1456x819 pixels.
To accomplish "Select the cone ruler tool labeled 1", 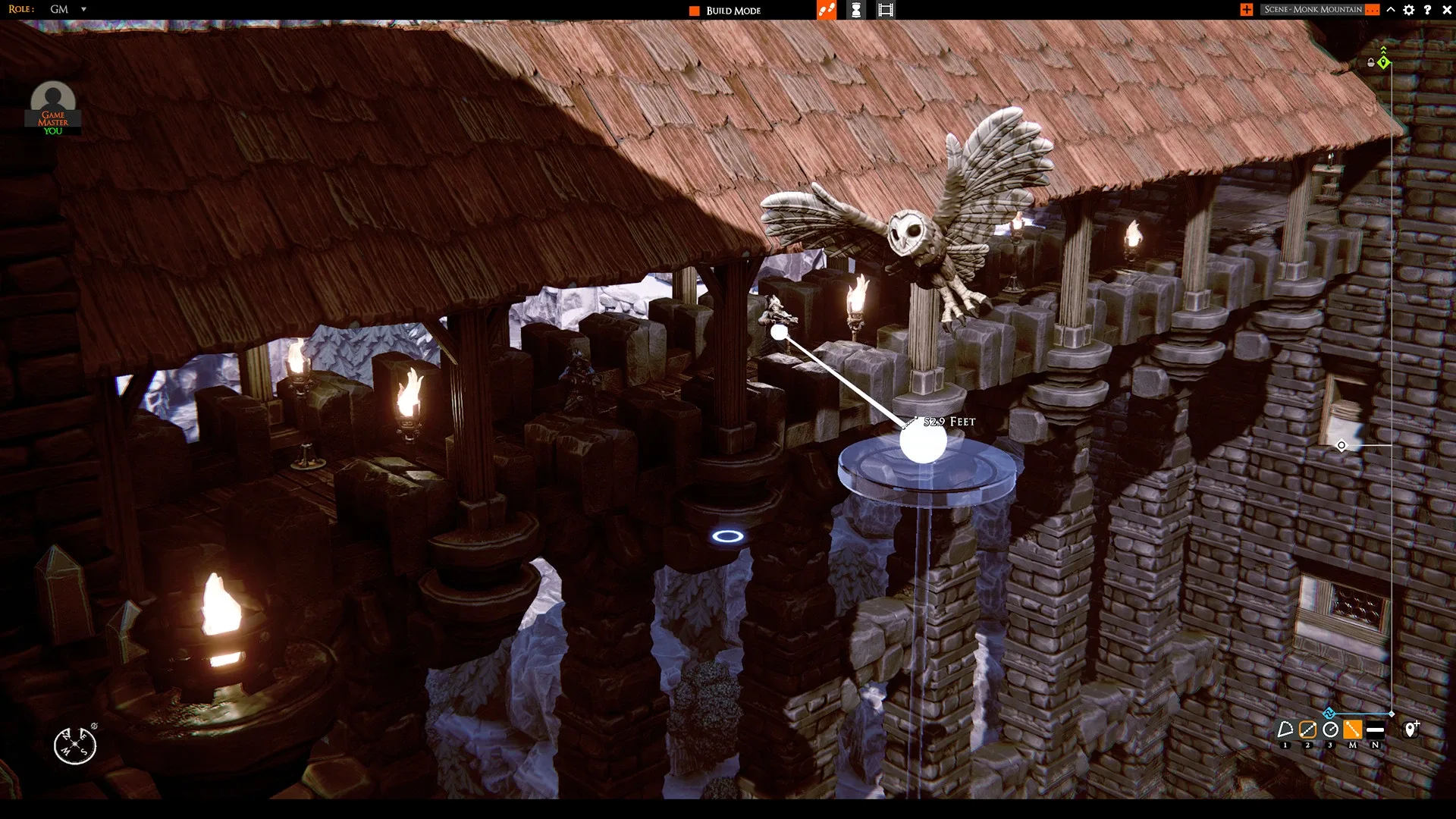I will [1285, 729].
